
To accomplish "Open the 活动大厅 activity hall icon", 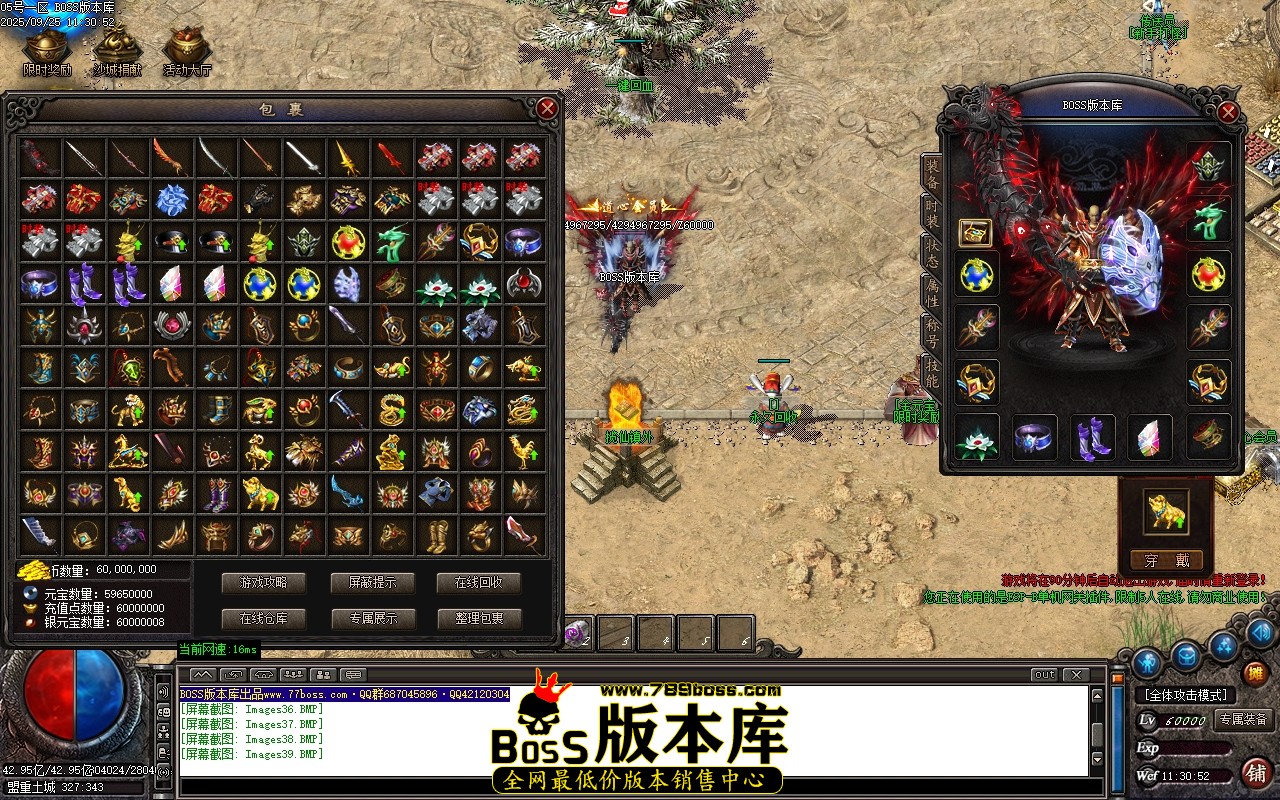I will [x=185, y=48].
